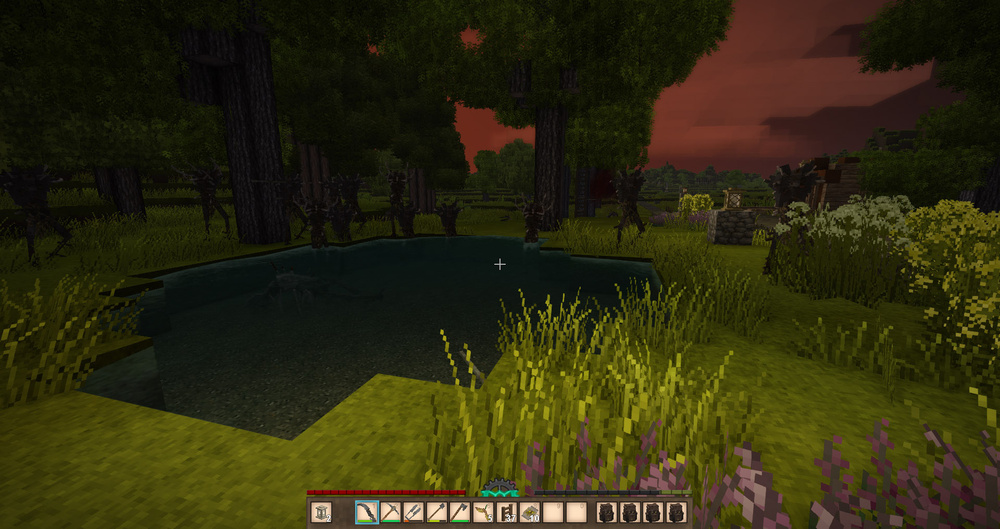The width and height of the screenshot is (1000, 529).
Task: Choose the highlighted curved-blade hotbar slot
Action: tap(367, 513)
